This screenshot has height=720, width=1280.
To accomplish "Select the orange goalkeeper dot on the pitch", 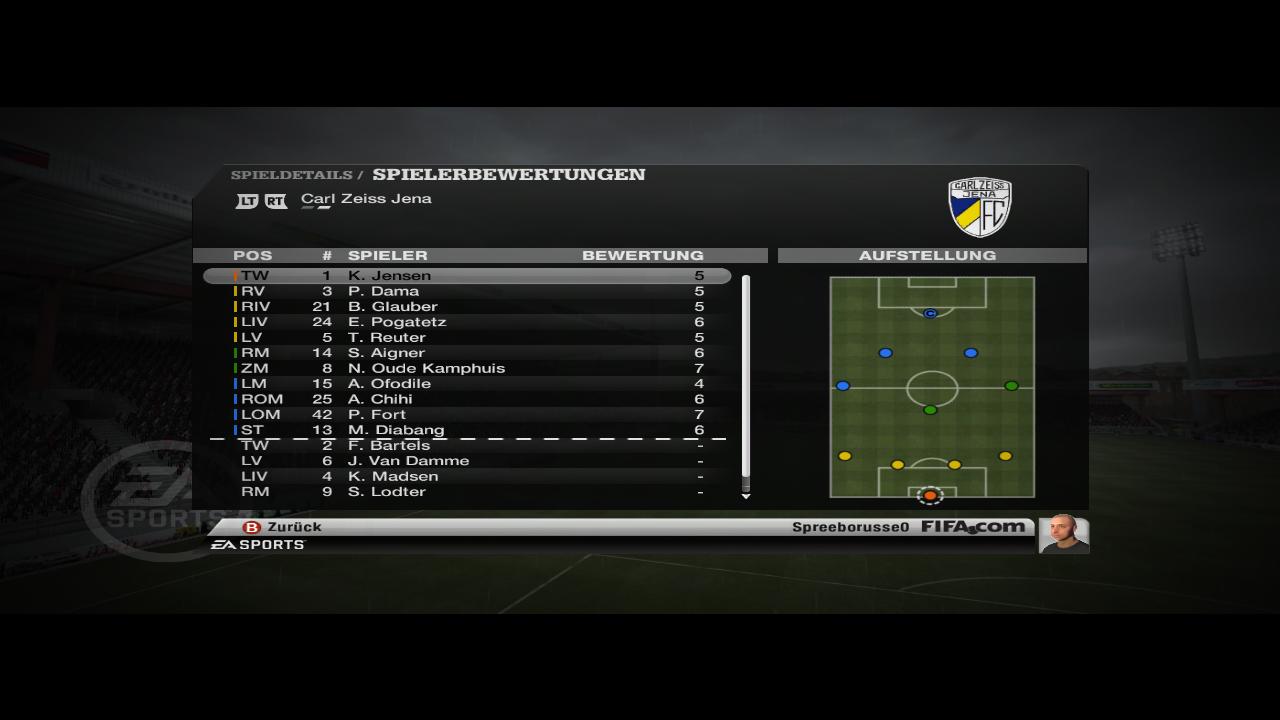I will click(930, 495).
